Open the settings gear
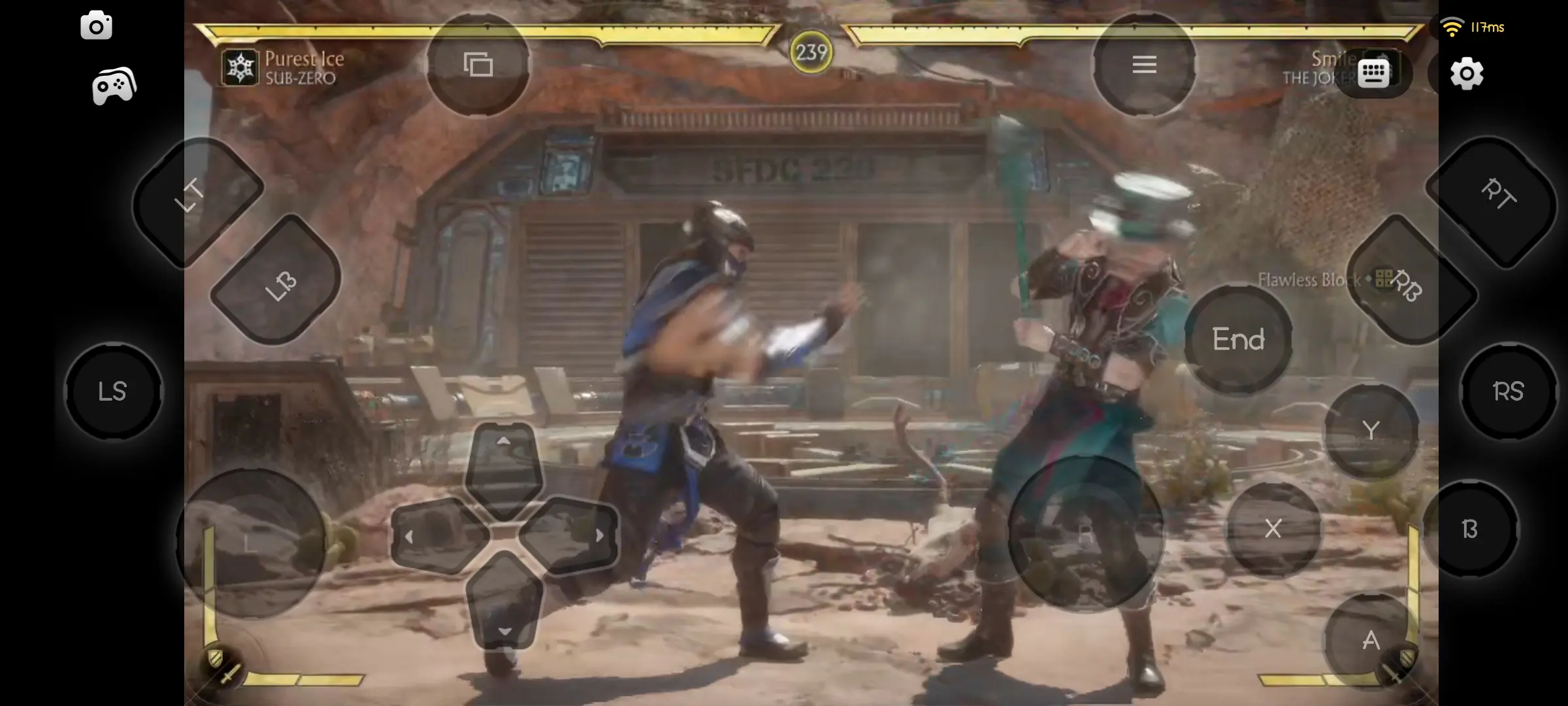1568x706 pixels. coord(1467,74)
